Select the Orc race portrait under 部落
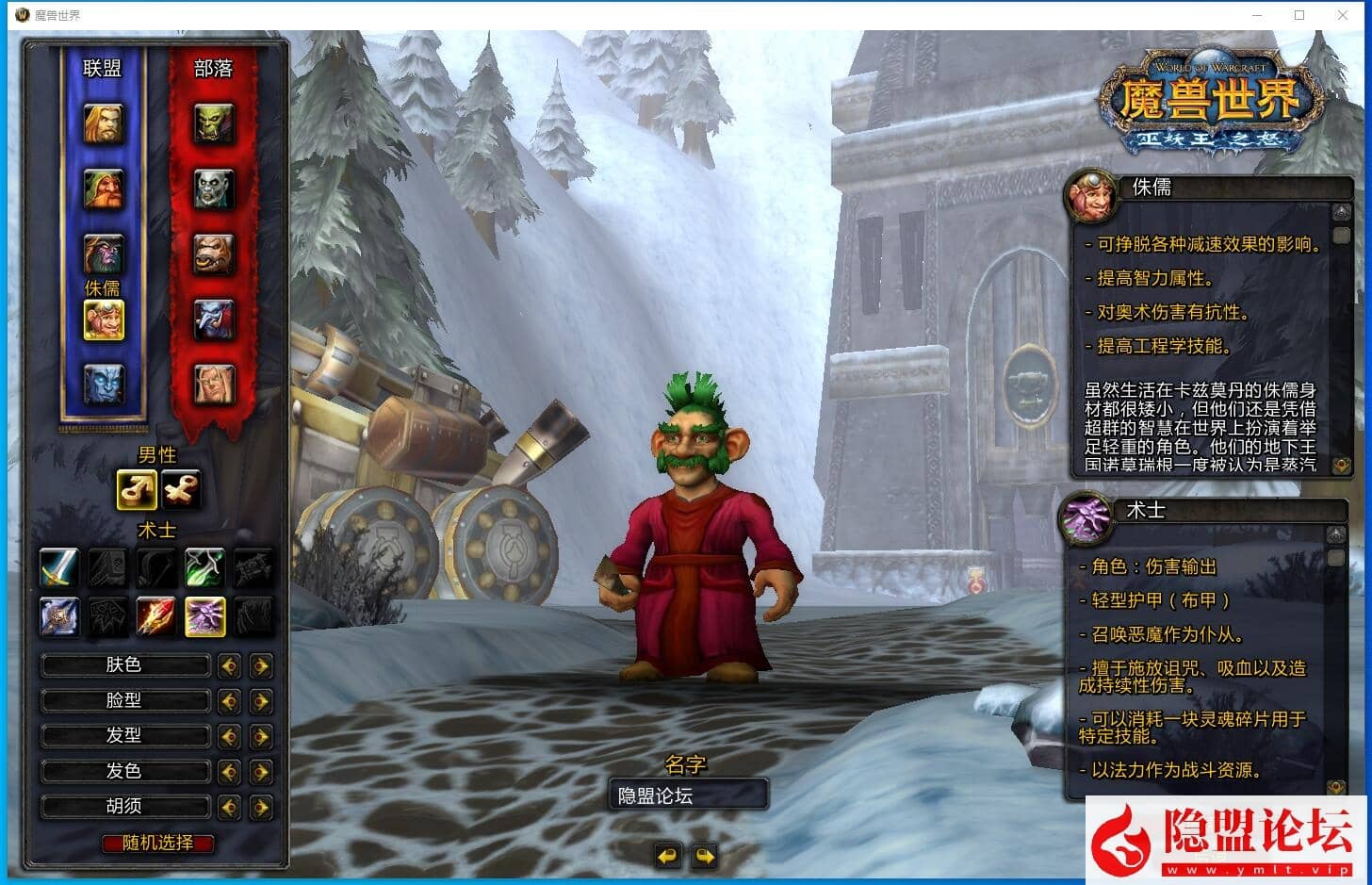The width and height of the screenshot is (1372, 885). 212,125
